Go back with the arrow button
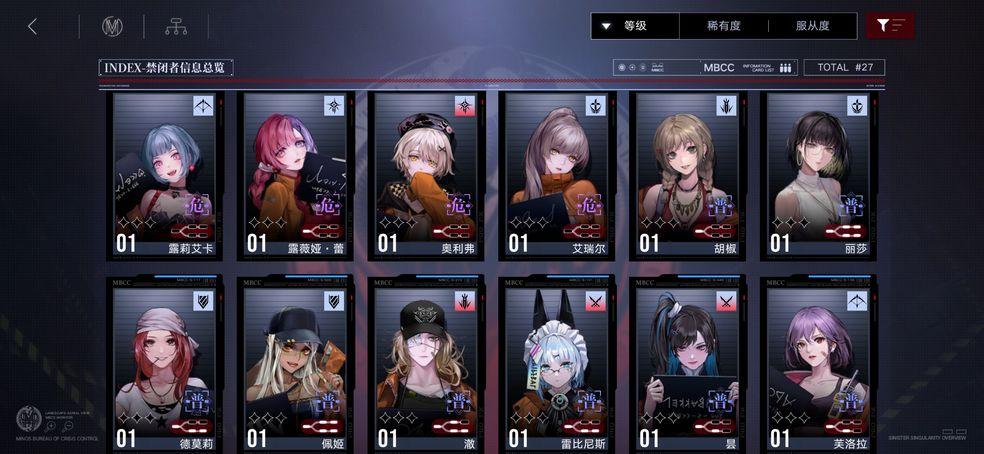 tap(32, 27)
